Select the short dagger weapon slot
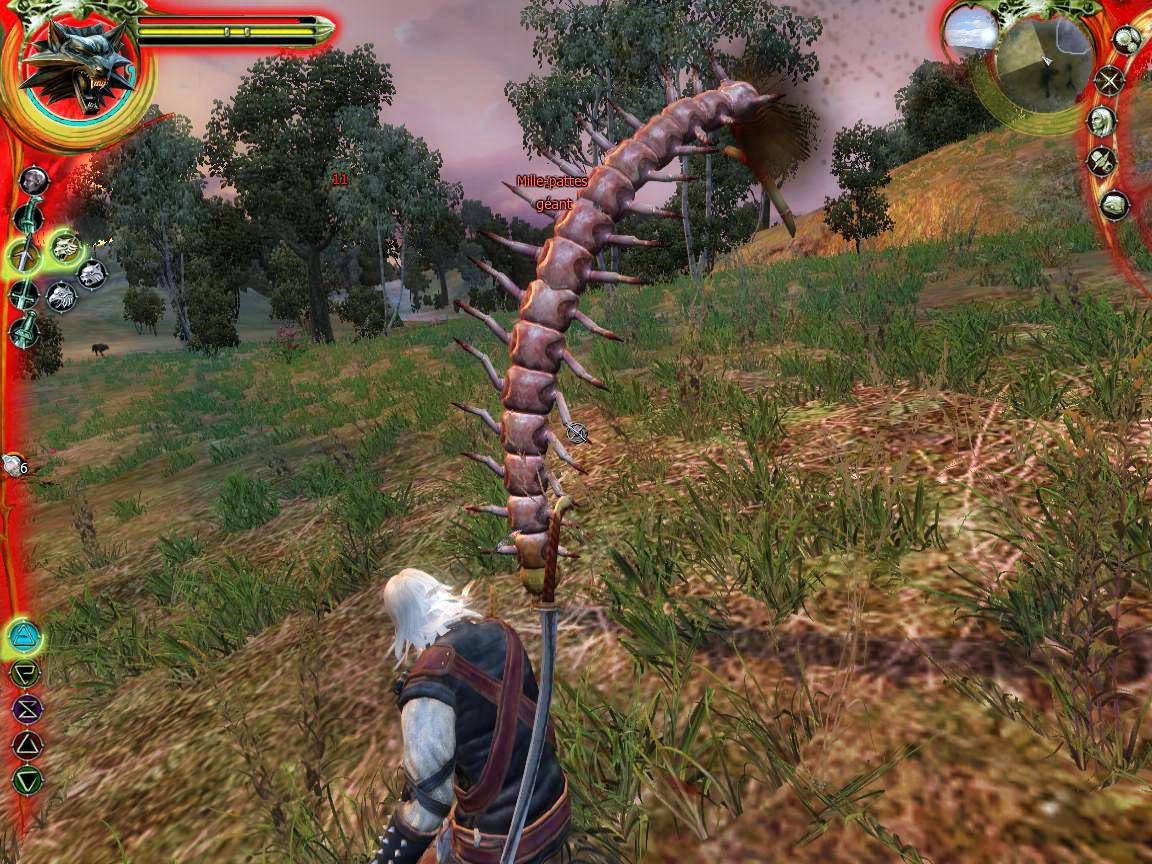The image size is (1152, 864). pyautogui.click(x=24, y=330)
